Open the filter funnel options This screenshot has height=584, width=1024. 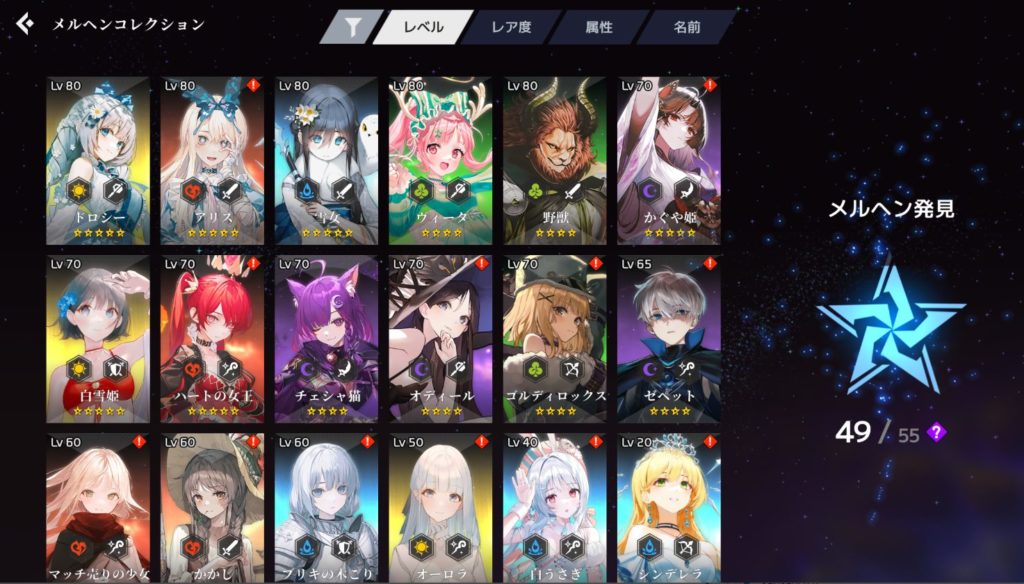tap(351, 28)
